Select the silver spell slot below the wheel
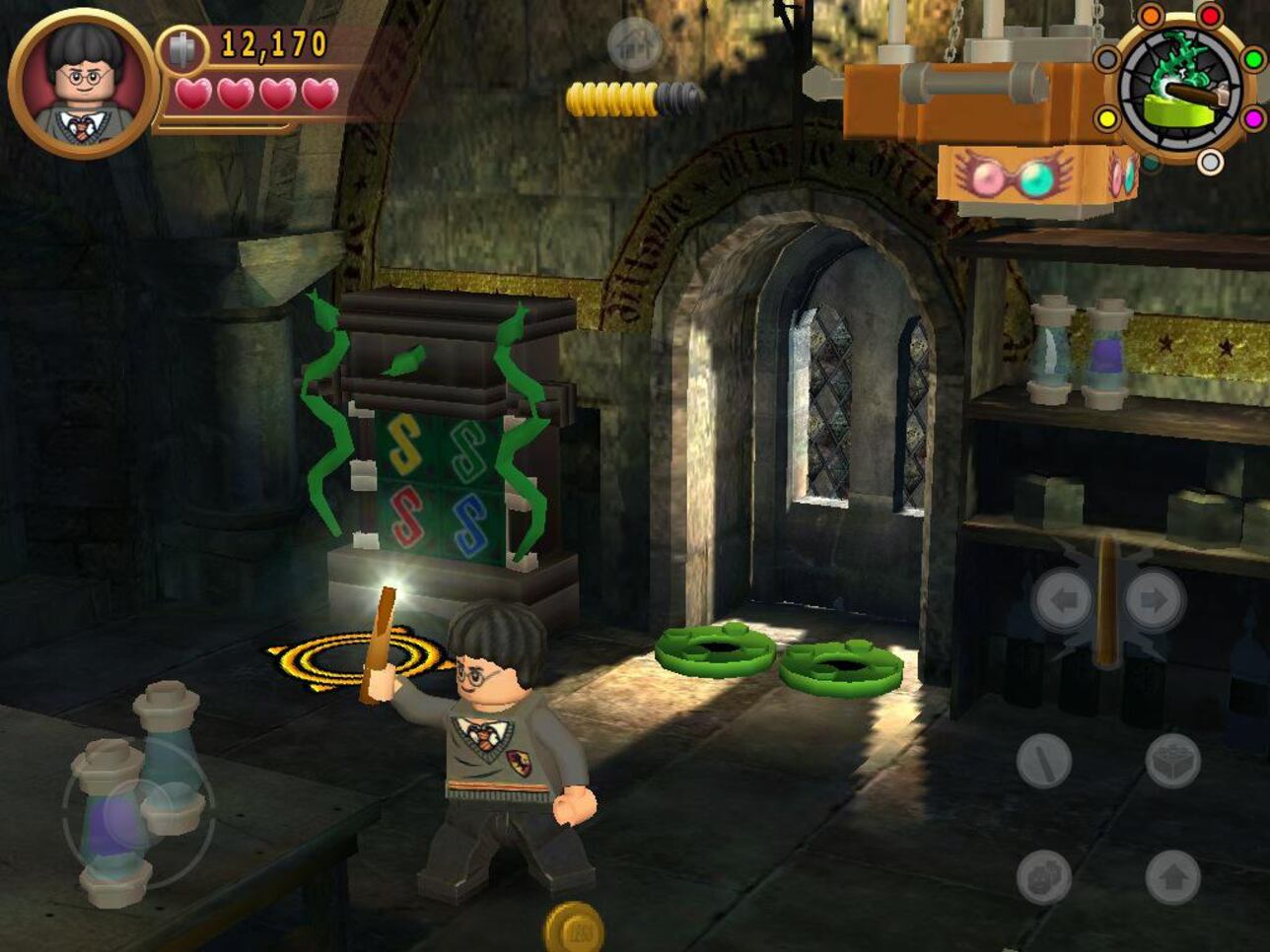This screenshot has width=1270, height=952. coord(1210,160)
